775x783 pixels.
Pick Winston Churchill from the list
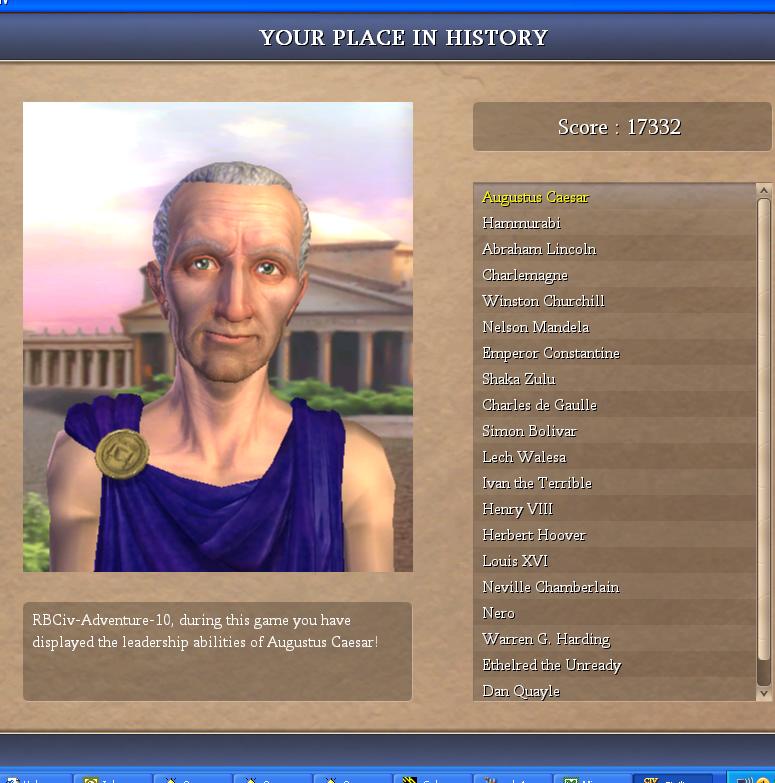[543, 301]
